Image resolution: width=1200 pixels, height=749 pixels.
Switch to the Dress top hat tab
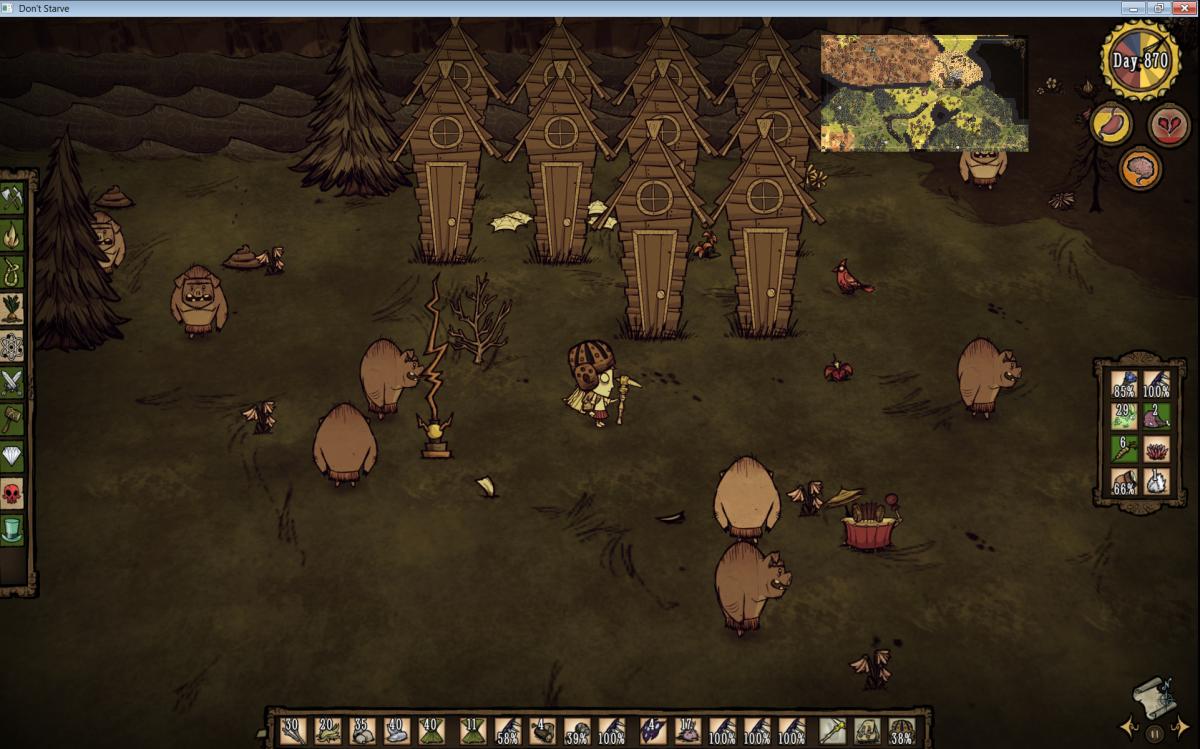tap(12, 528)
